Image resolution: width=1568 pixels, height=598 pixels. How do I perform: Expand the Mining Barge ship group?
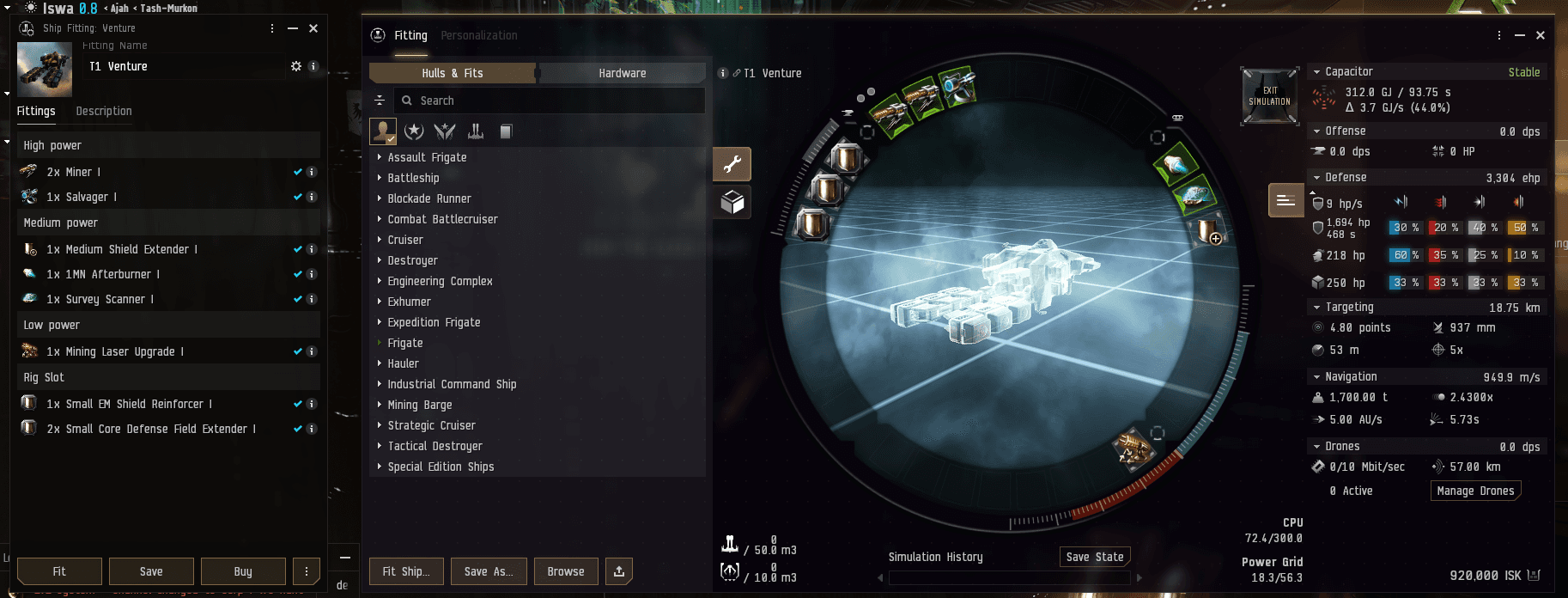420,405
